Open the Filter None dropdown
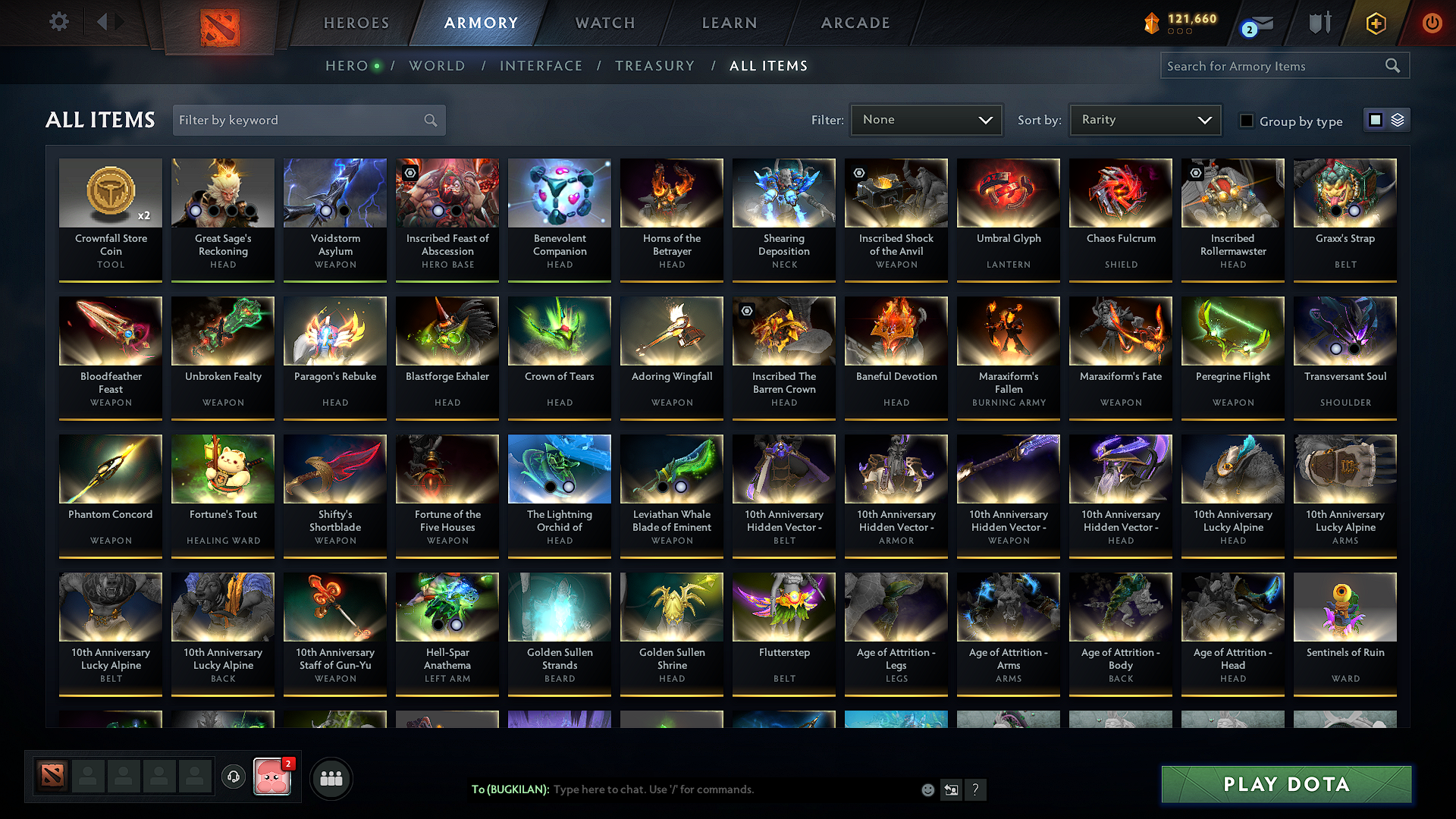This screenshot has width=1456, height=819. [925, 120]
